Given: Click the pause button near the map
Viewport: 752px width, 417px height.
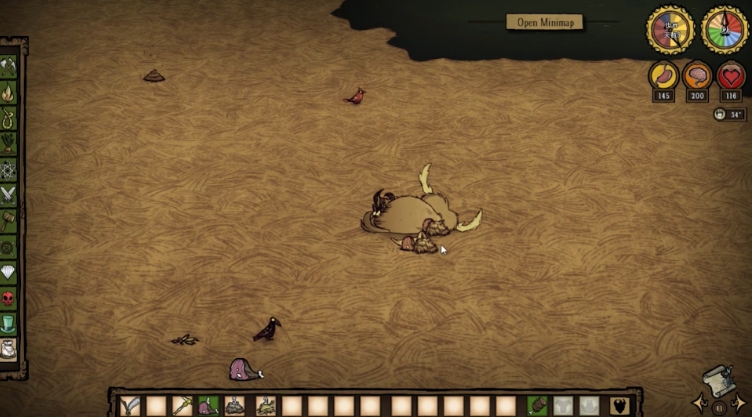Looking at the screenshot, I should click(718, 408).
